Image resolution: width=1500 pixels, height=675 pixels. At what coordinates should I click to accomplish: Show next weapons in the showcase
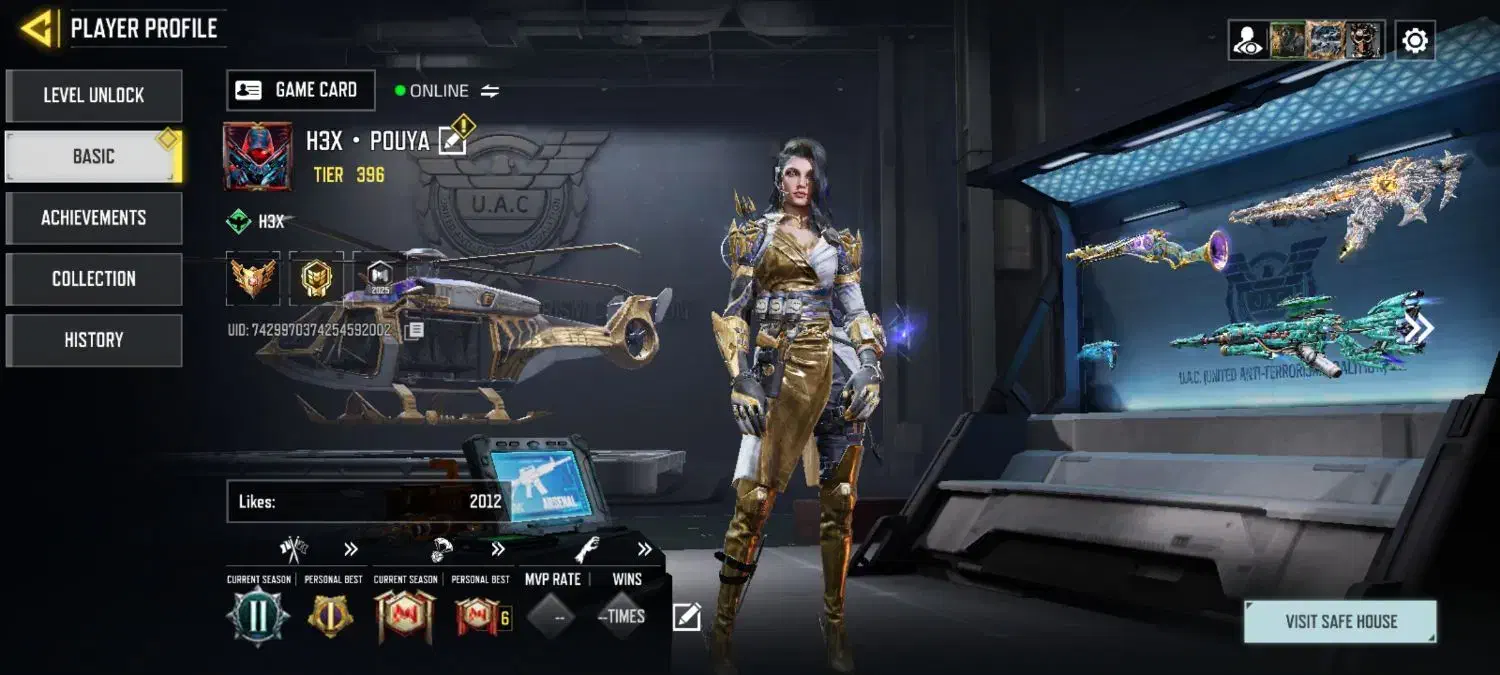pyautogui.click(x=1418, y=329)
